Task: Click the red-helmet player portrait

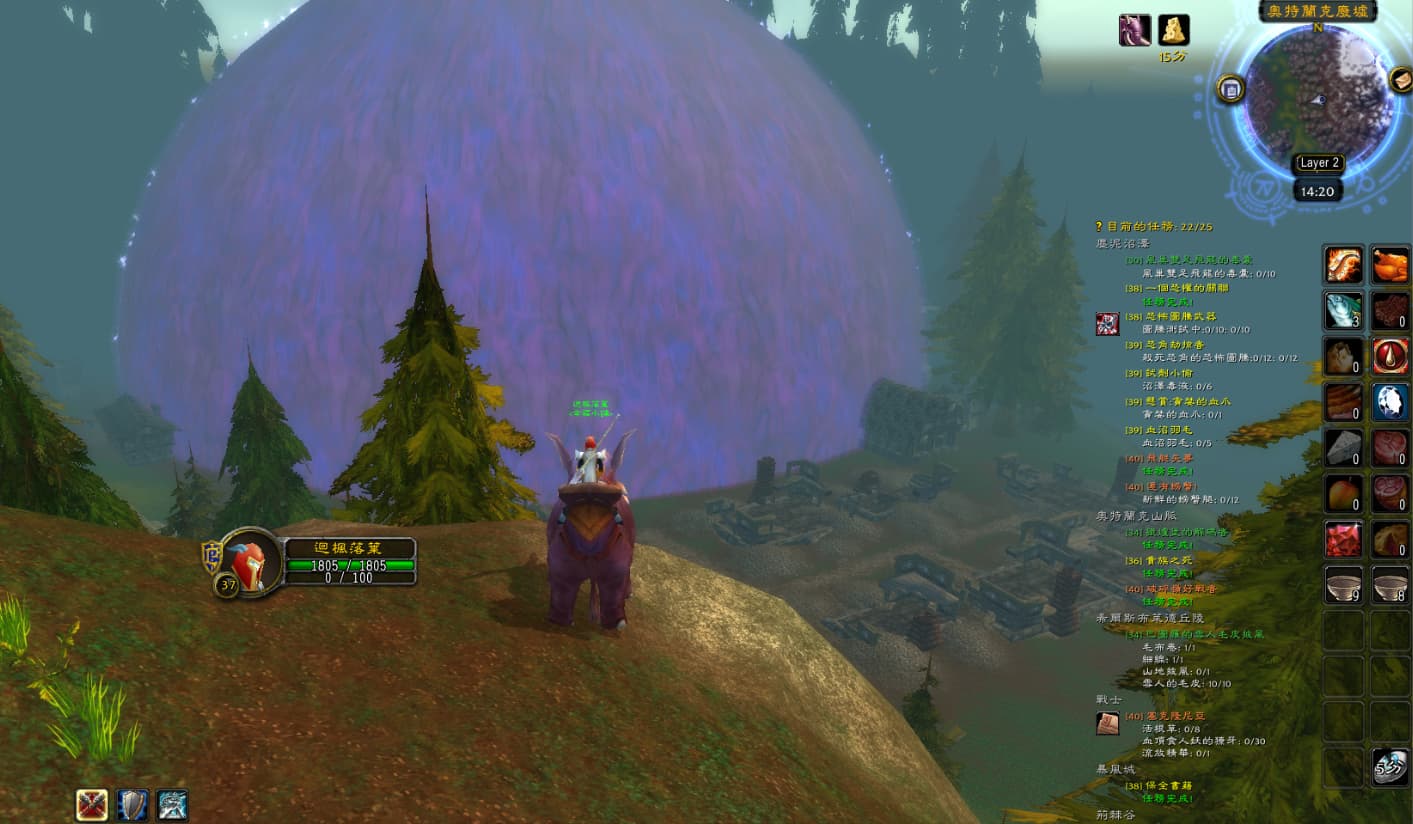Action: point(248,563)
